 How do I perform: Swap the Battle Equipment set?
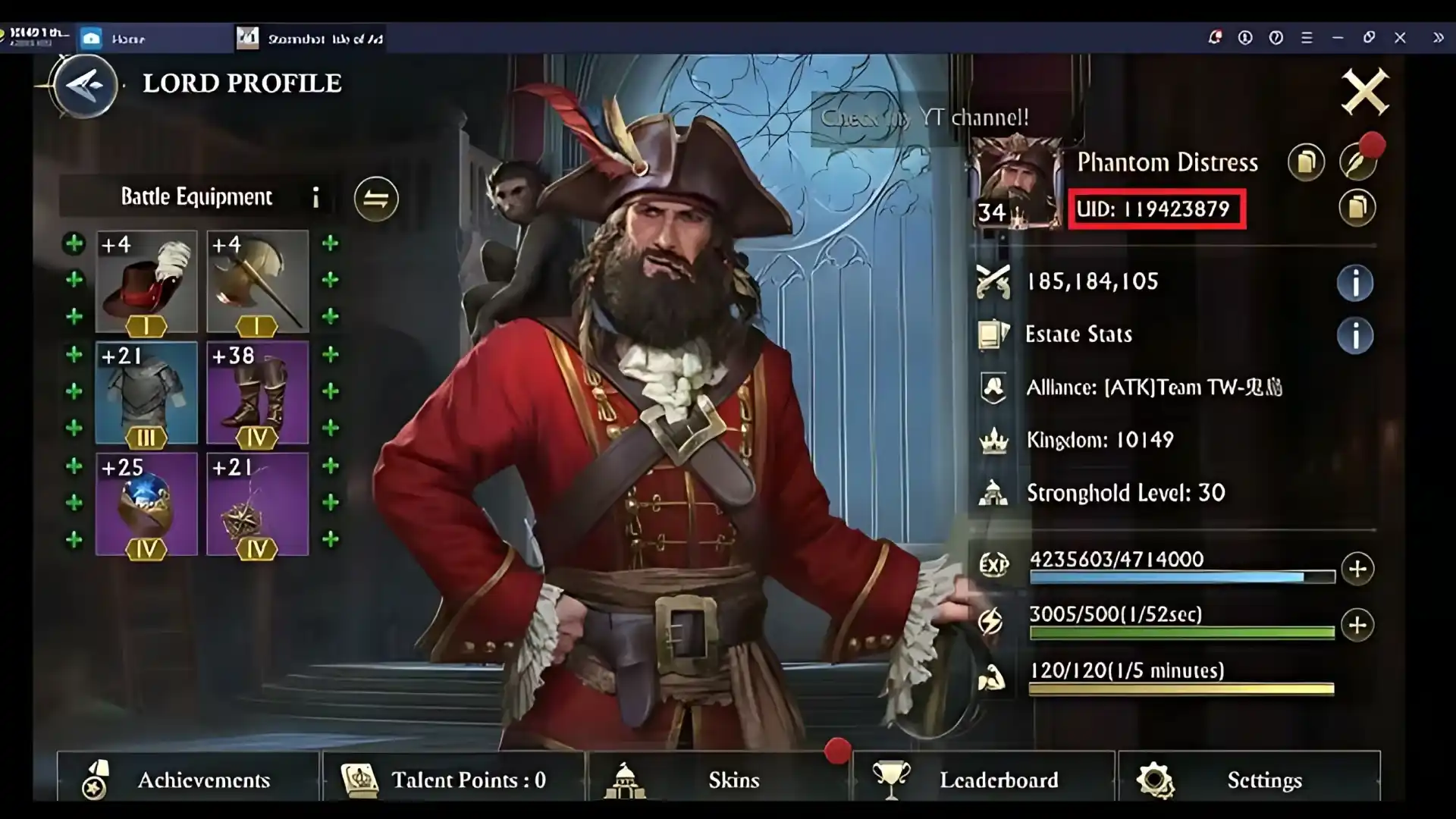[376, 199]
